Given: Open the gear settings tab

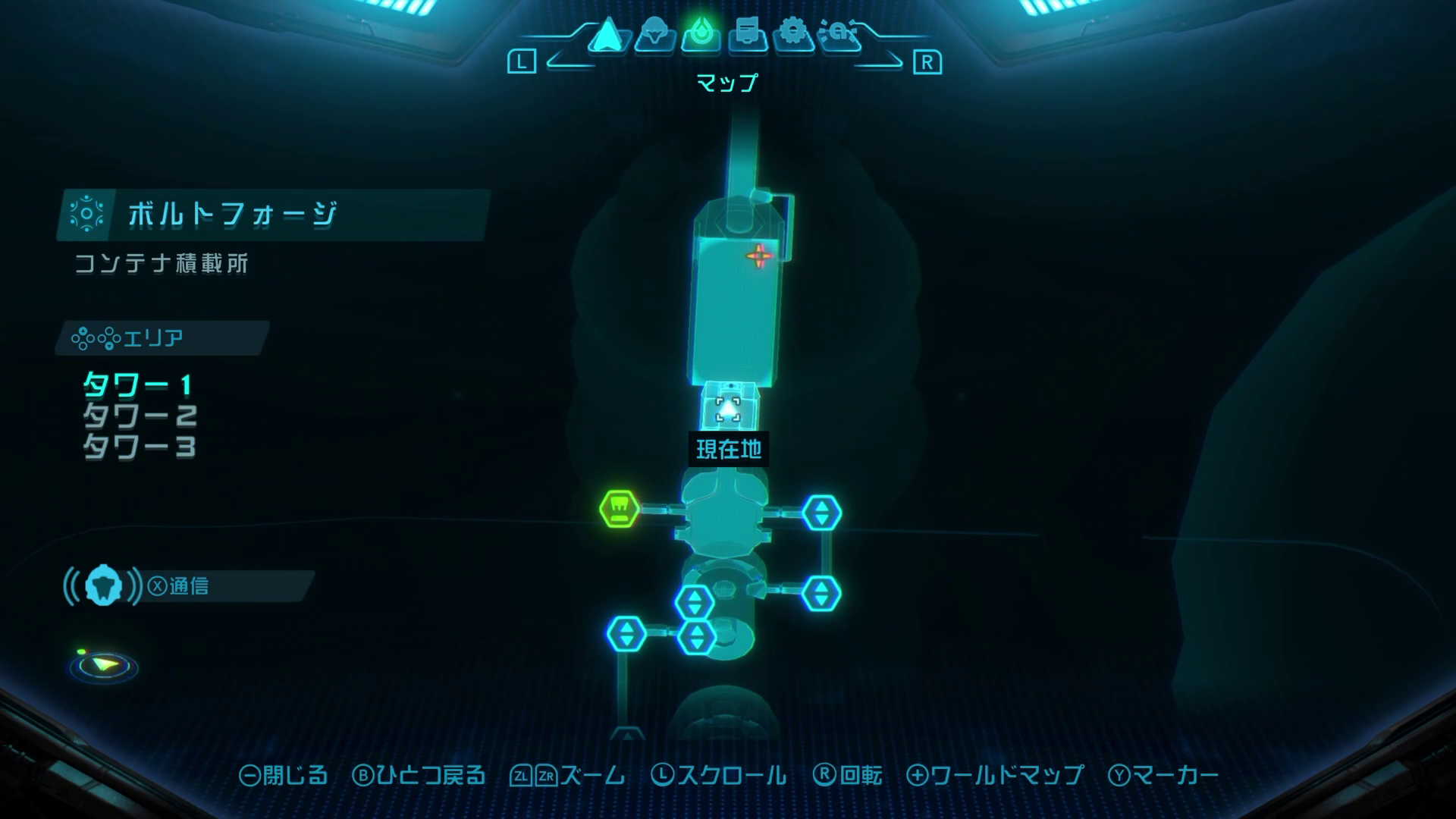Looking at the screenshot, I should 793,35.
